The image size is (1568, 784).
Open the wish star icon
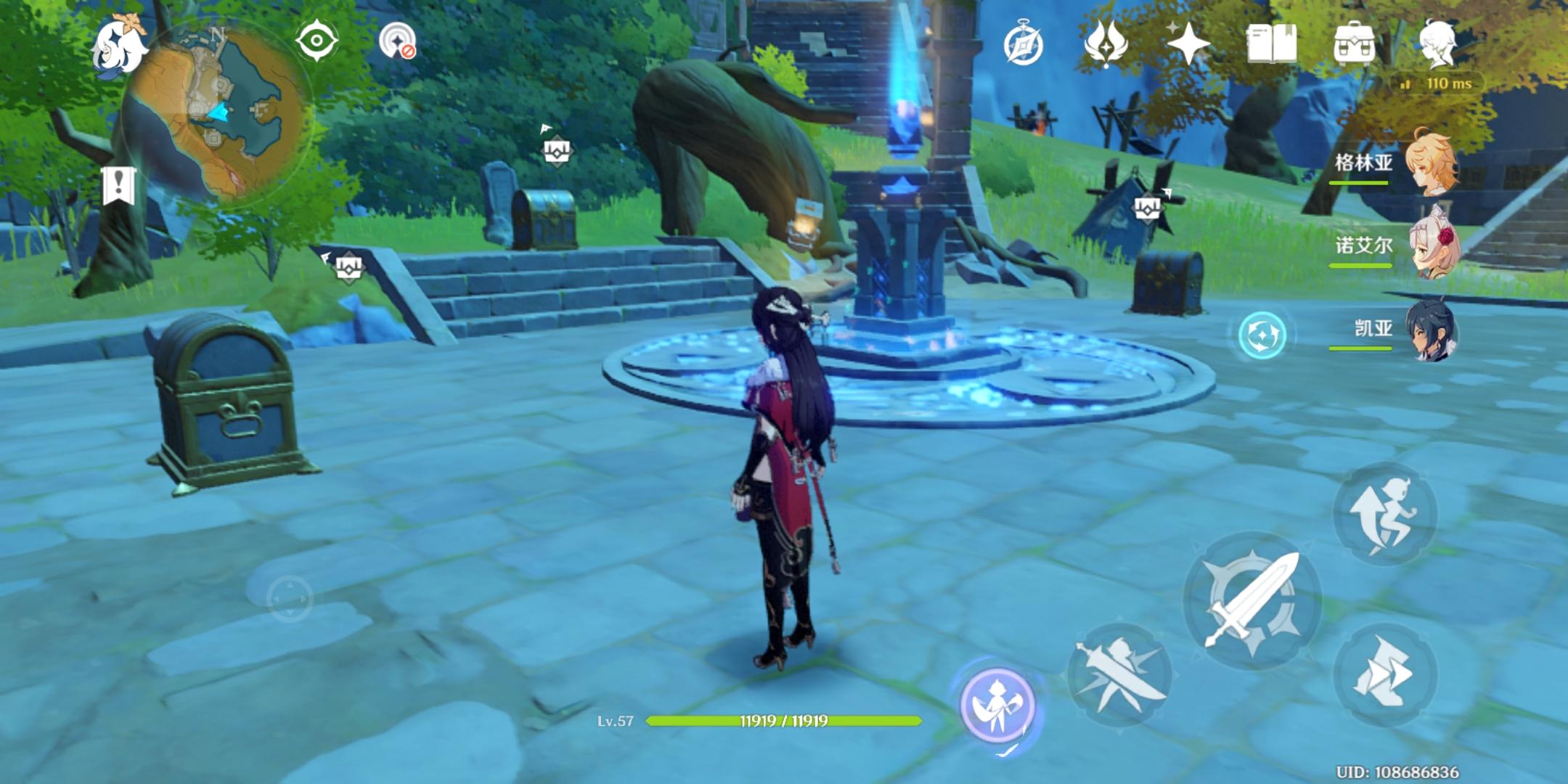(1188, 44)
